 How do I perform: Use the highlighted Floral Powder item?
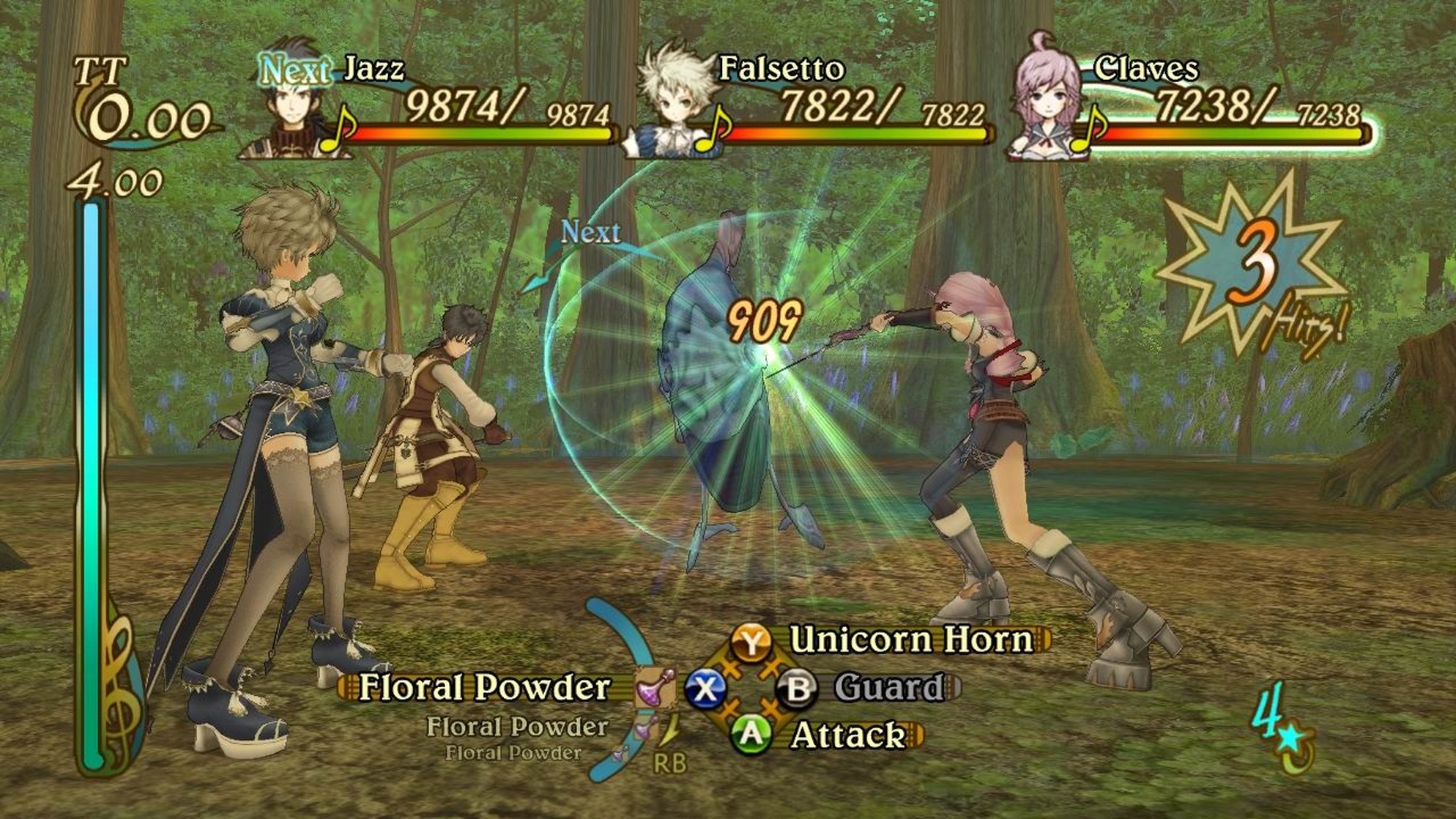pos(484,687)
